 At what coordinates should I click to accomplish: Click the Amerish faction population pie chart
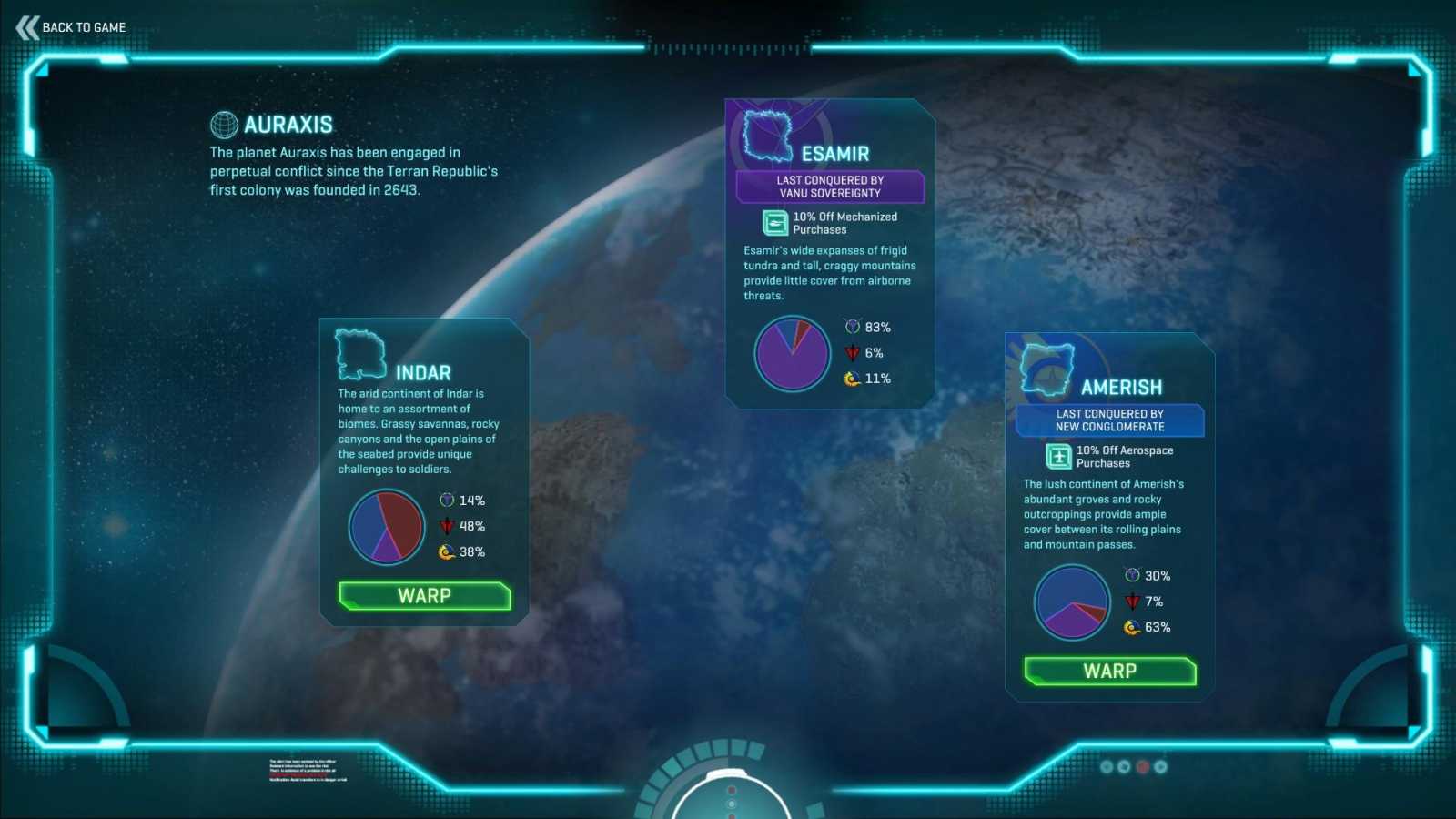tap(1071, 602)
